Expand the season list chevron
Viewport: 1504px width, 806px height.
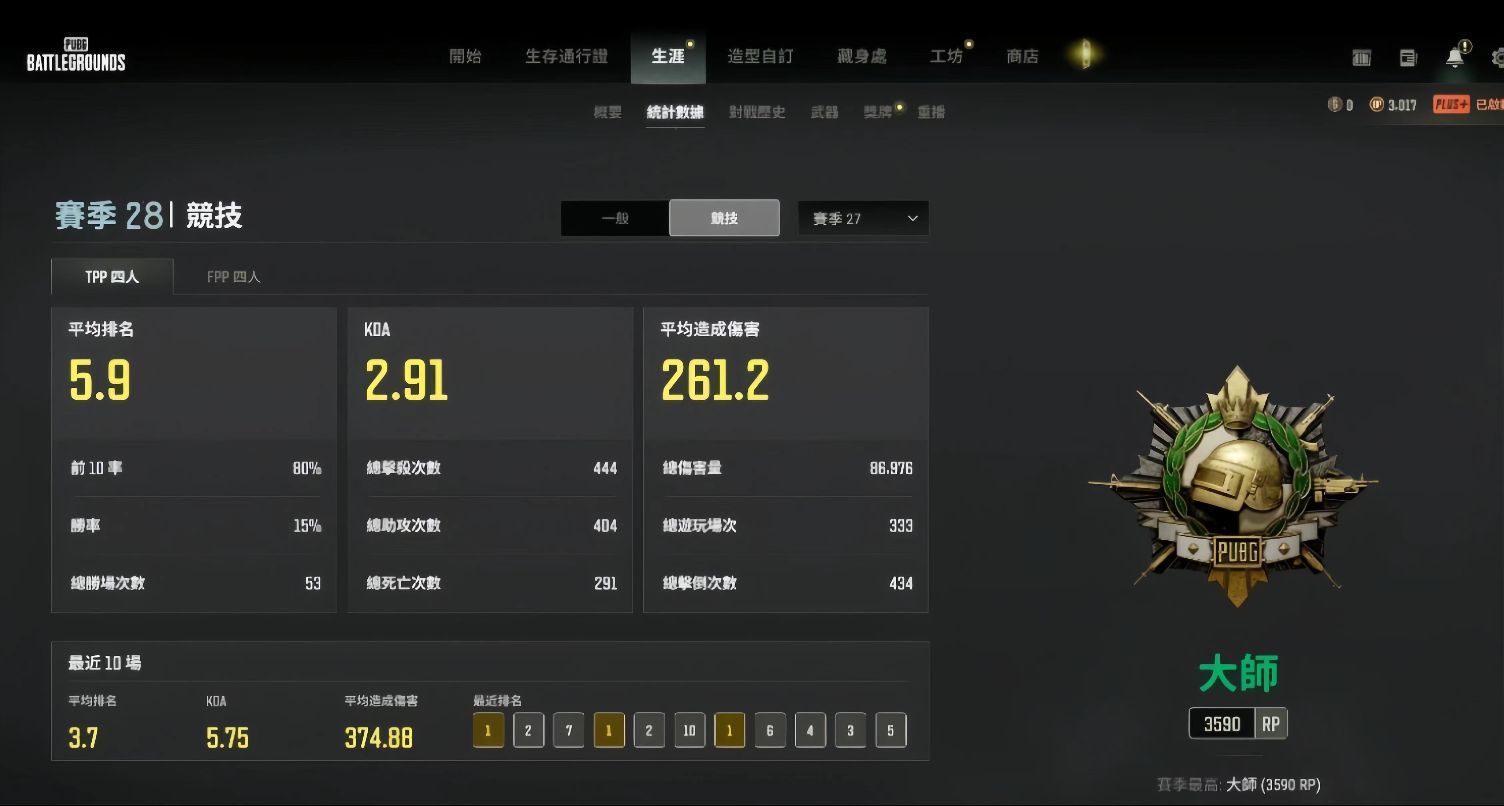coord(911,218)
